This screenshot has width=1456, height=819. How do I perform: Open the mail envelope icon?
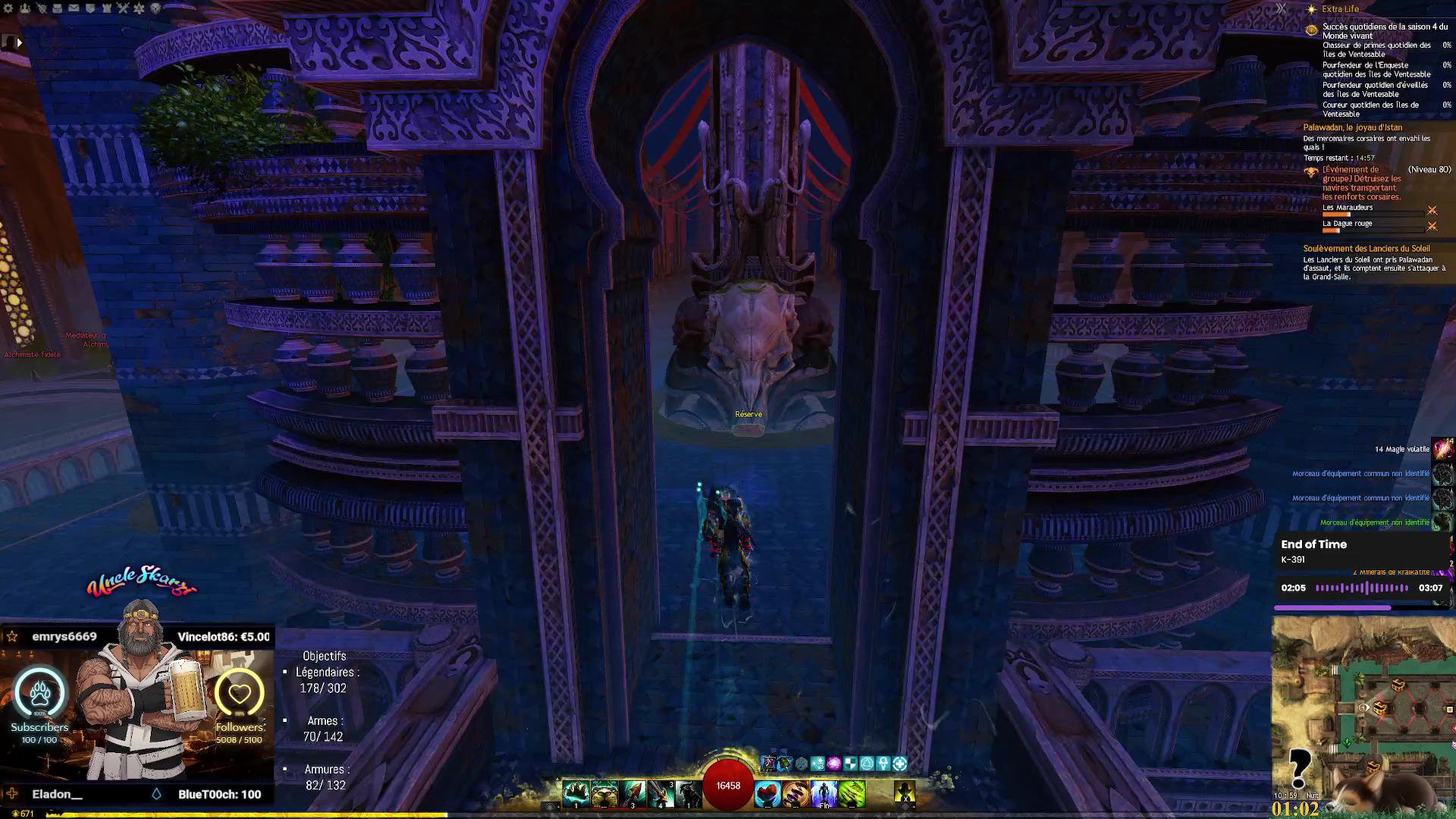pos(74,8)
